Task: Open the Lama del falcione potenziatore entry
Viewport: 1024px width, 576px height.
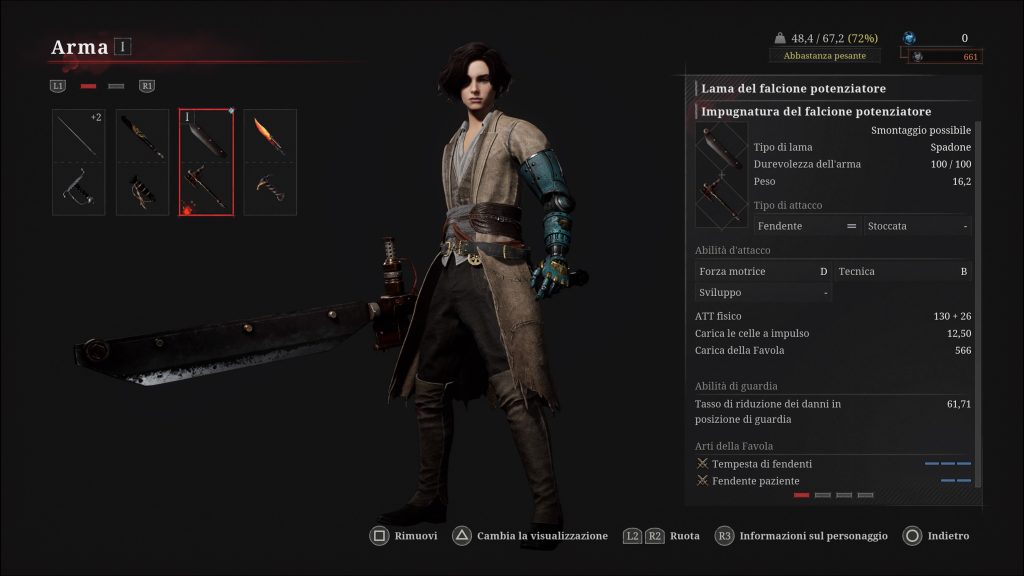Action: (x=793, y=89)
